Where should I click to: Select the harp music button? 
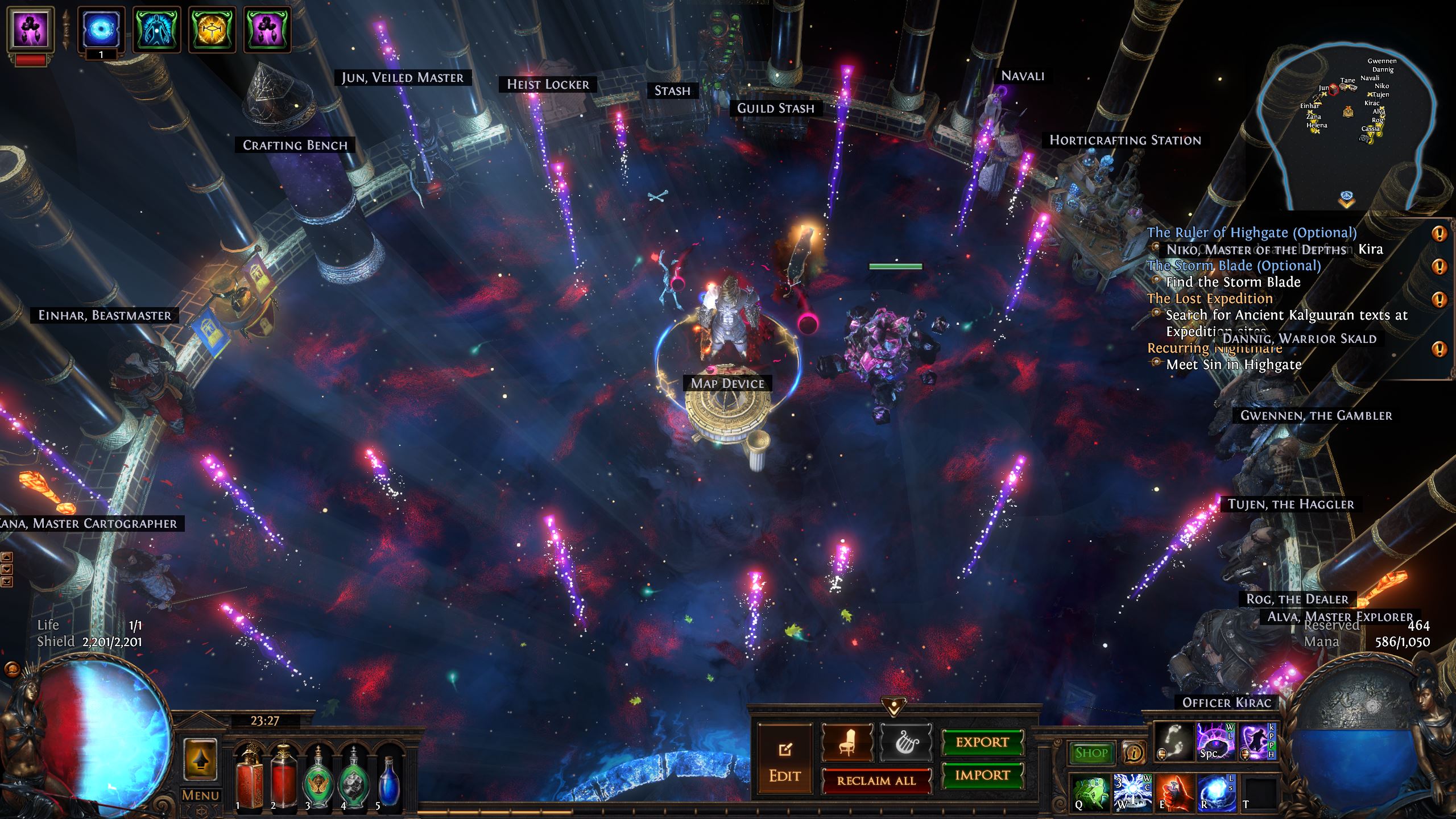pos(905,742)
